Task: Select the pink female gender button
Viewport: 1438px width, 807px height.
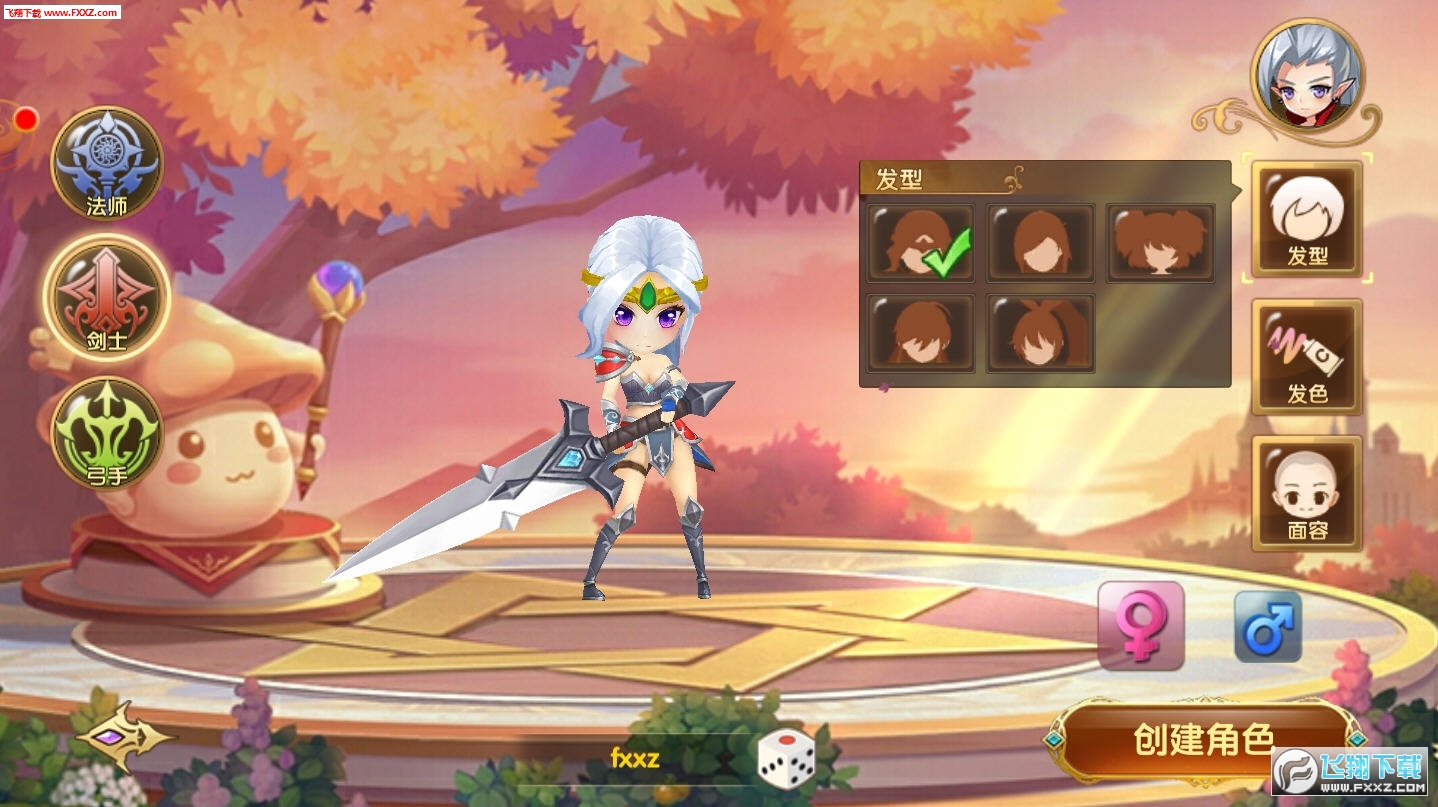Action: 1141,625
